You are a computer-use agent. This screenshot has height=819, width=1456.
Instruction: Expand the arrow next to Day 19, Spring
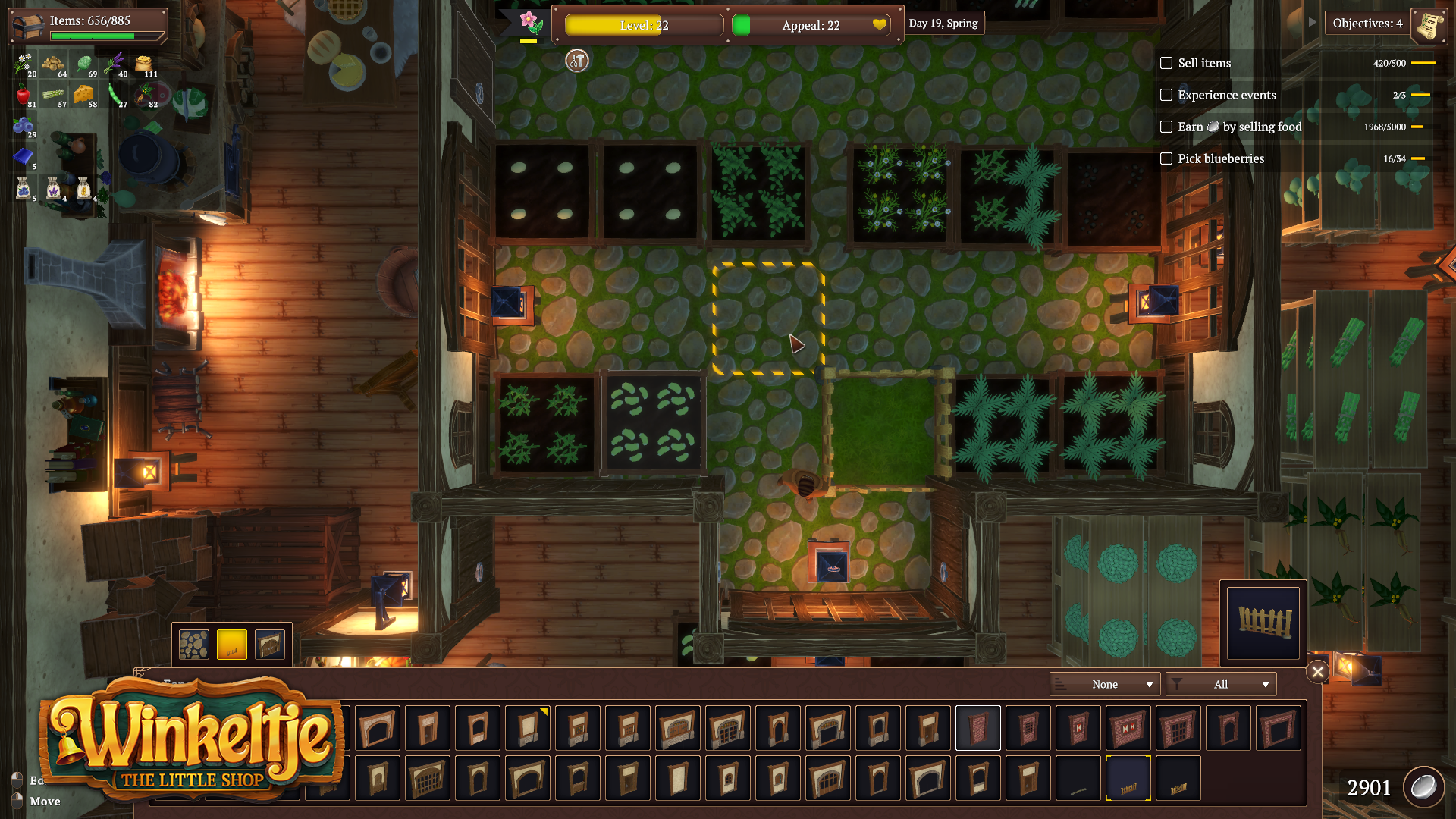(1313, 22)
